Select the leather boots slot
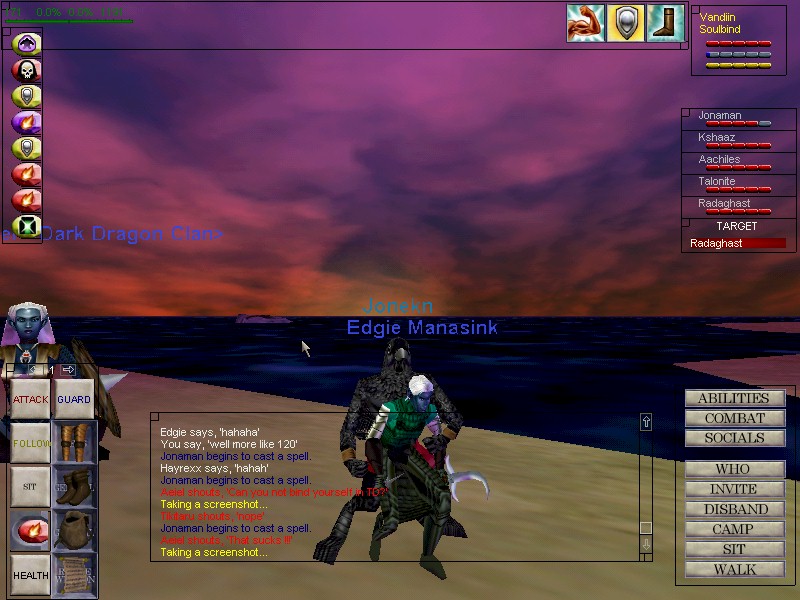This screenshot has width=800, height=600. (74, 486)
